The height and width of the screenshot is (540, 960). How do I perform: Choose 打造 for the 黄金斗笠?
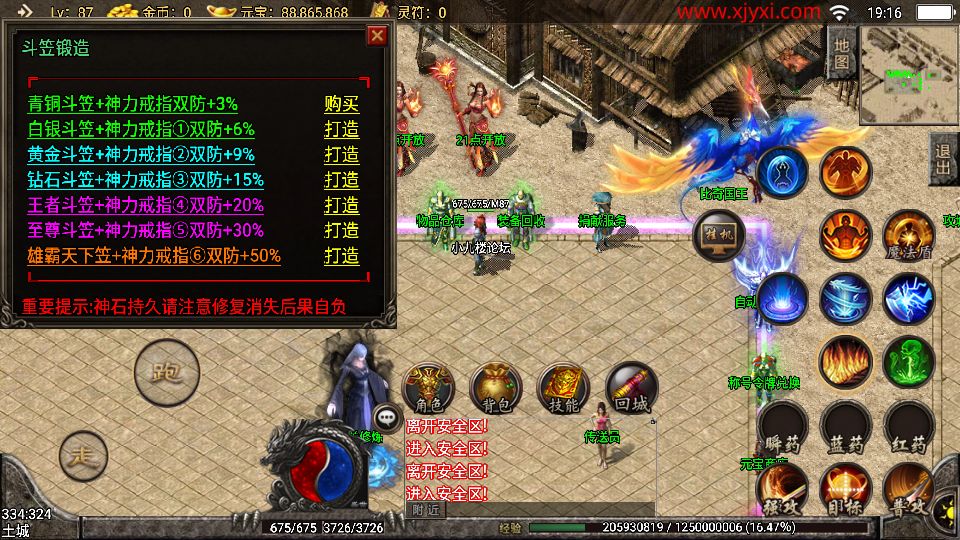[341, 155]
